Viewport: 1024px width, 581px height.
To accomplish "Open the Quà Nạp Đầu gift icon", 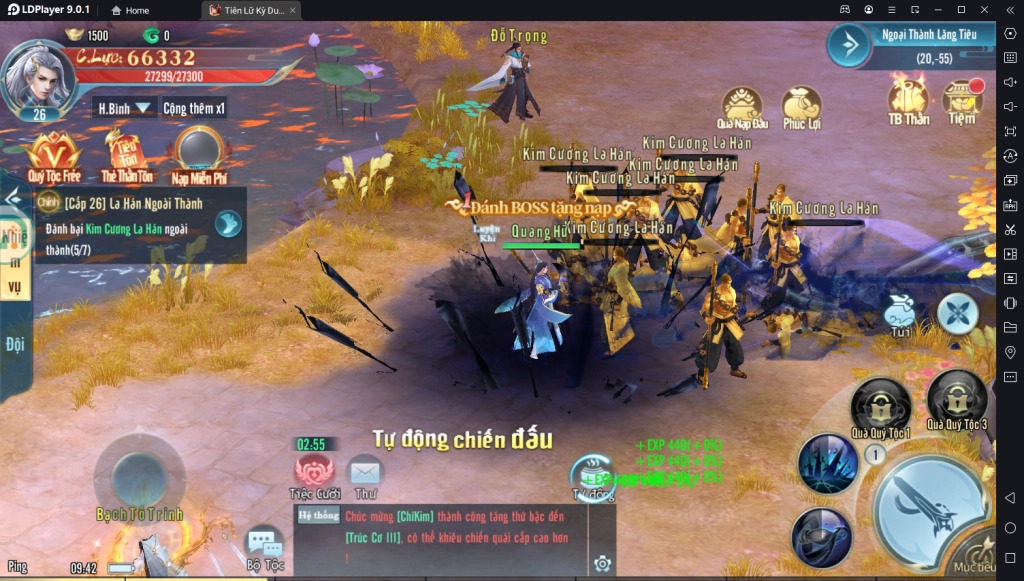I will (743, 106).
